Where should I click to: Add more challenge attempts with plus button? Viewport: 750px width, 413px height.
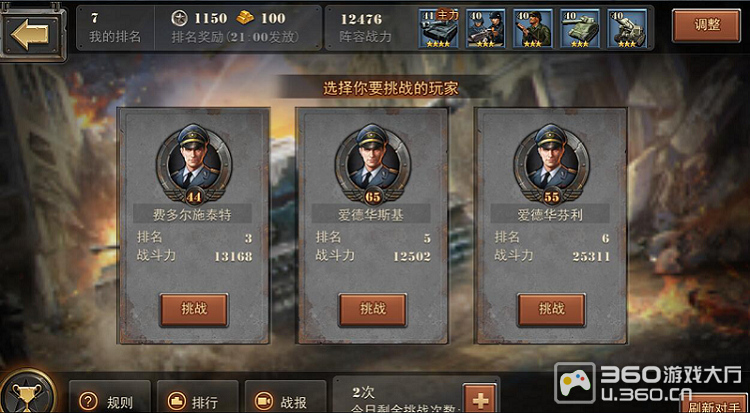click(x=481, y=399)
